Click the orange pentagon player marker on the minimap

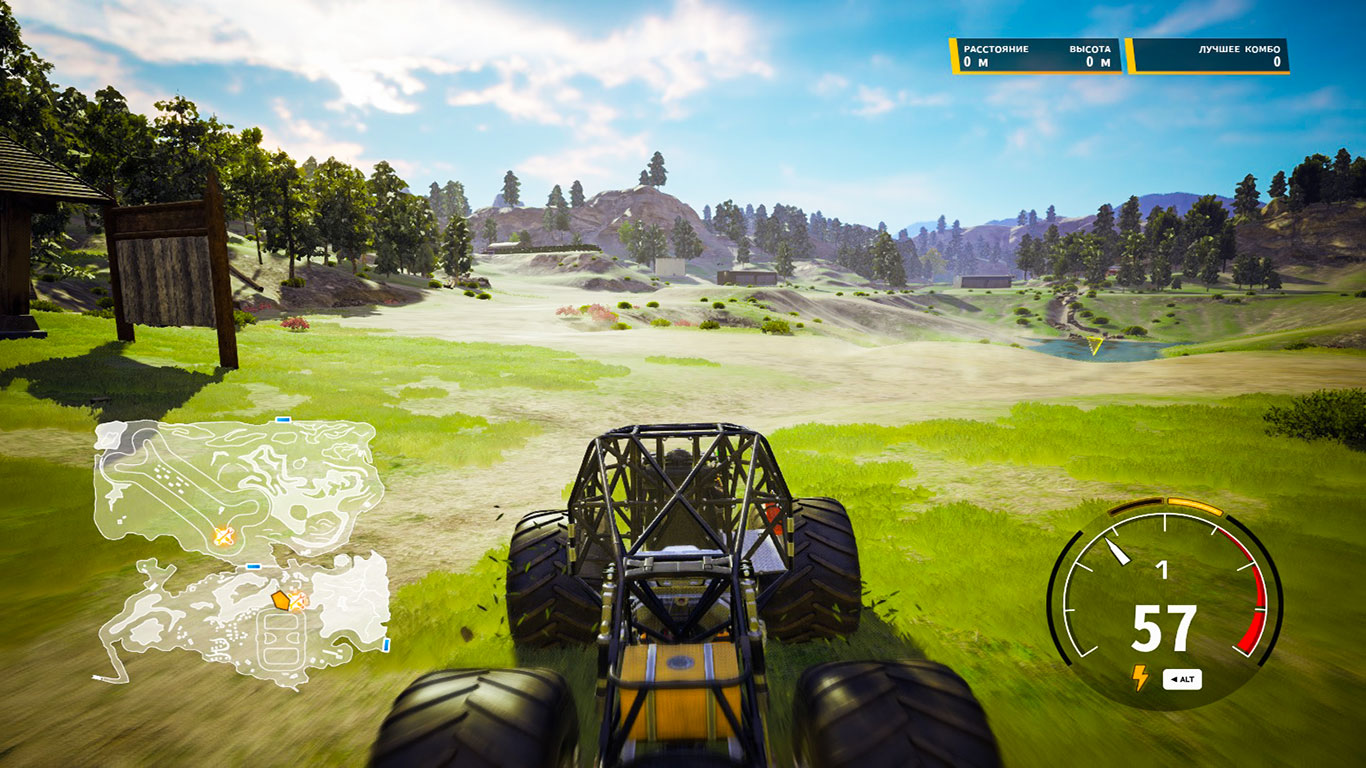pos(280,600)
